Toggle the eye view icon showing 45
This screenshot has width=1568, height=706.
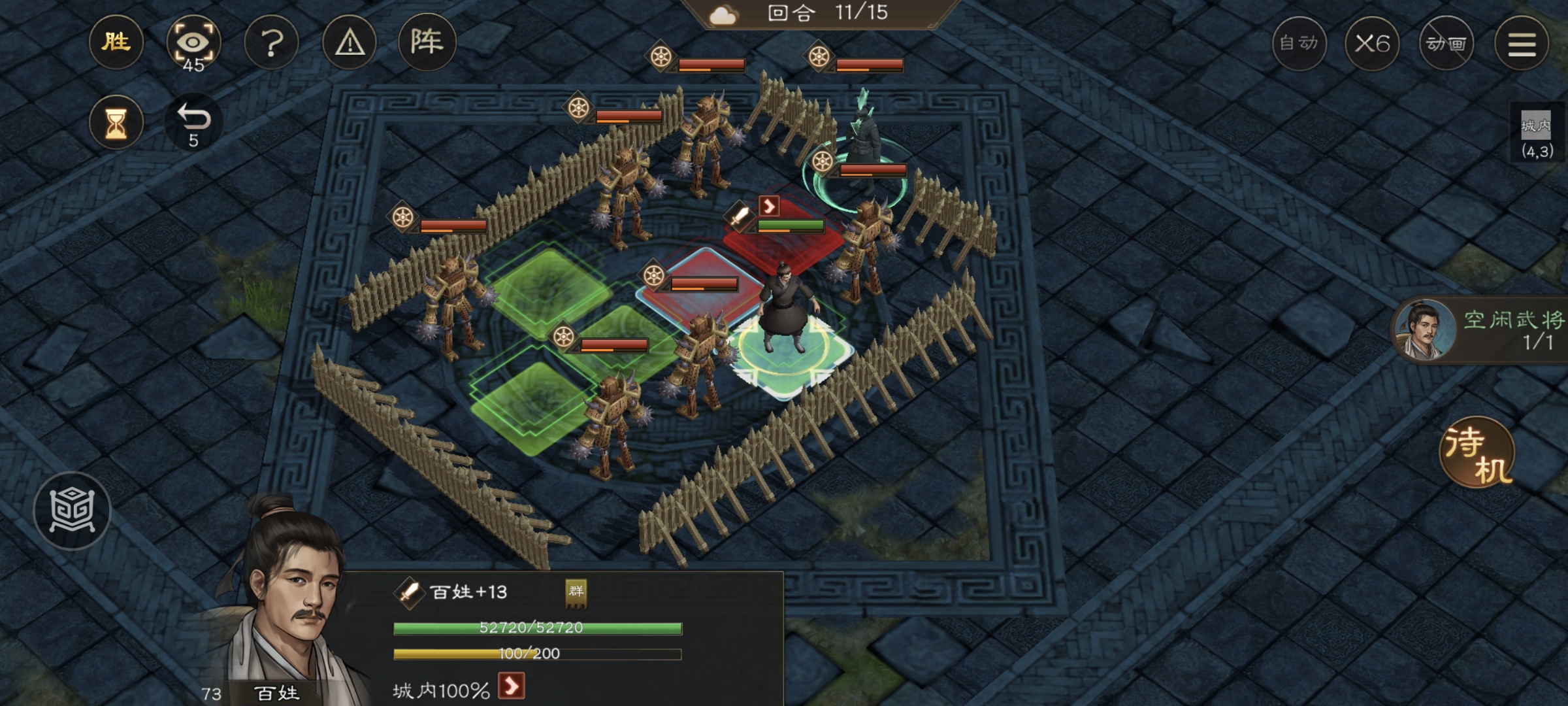[193, 43]
